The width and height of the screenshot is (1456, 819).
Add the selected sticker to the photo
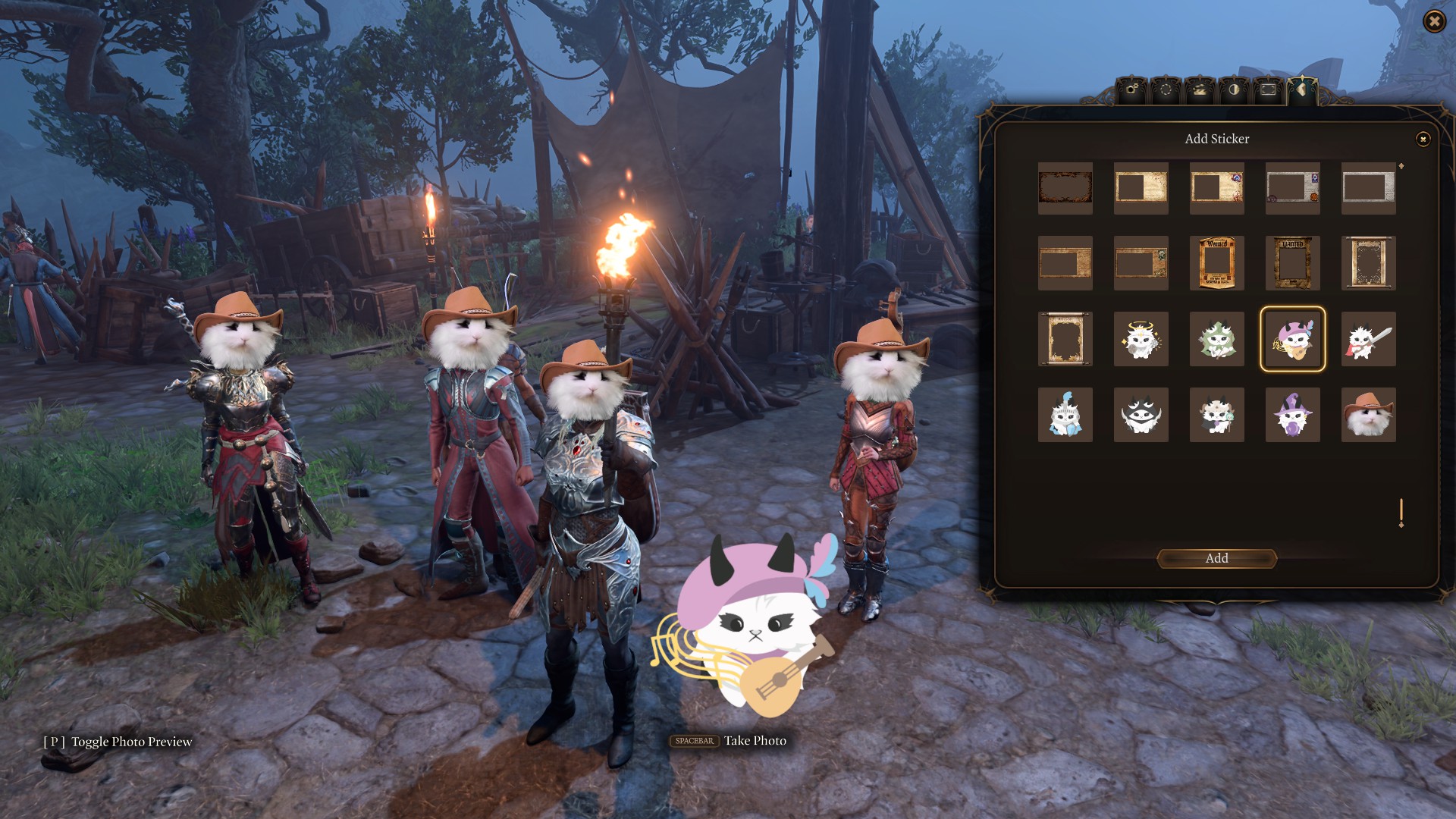(1216, 559)
